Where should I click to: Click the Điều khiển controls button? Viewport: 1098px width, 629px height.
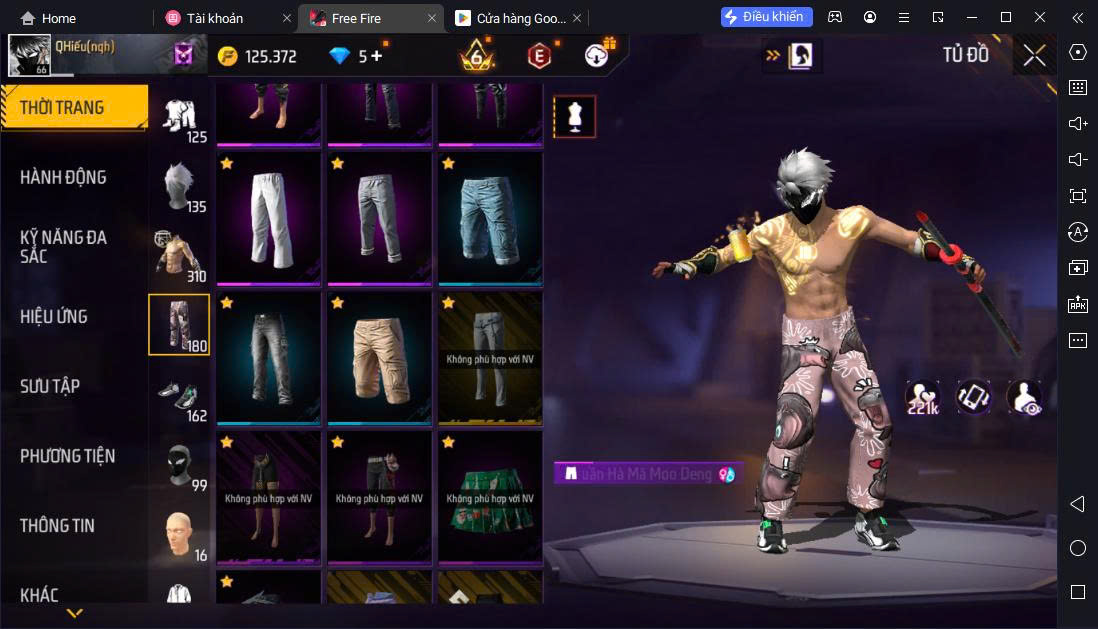coord(766,17)
